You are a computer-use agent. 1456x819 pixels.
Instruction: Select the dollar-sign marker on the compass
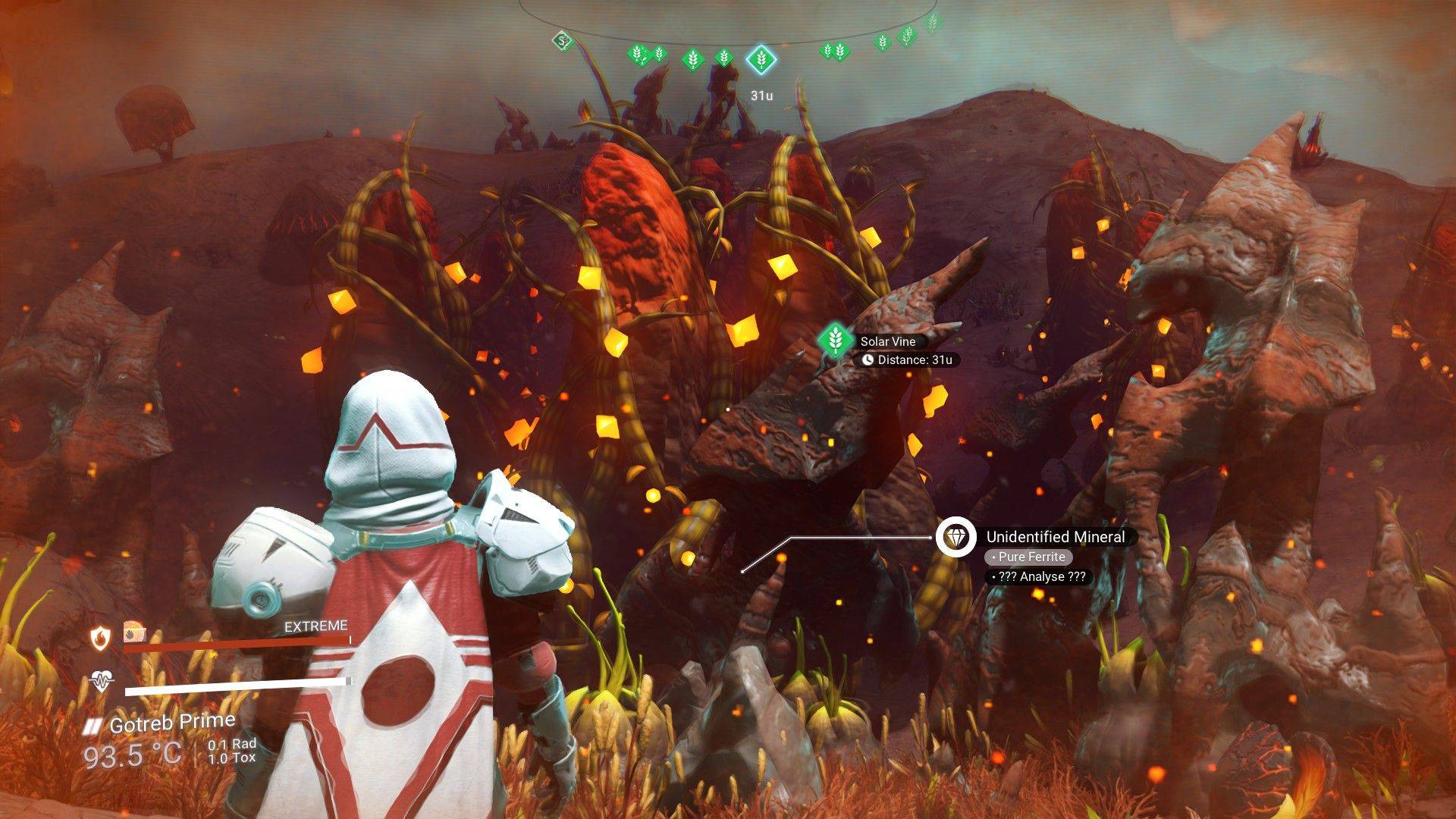click(x=560, y=41)
